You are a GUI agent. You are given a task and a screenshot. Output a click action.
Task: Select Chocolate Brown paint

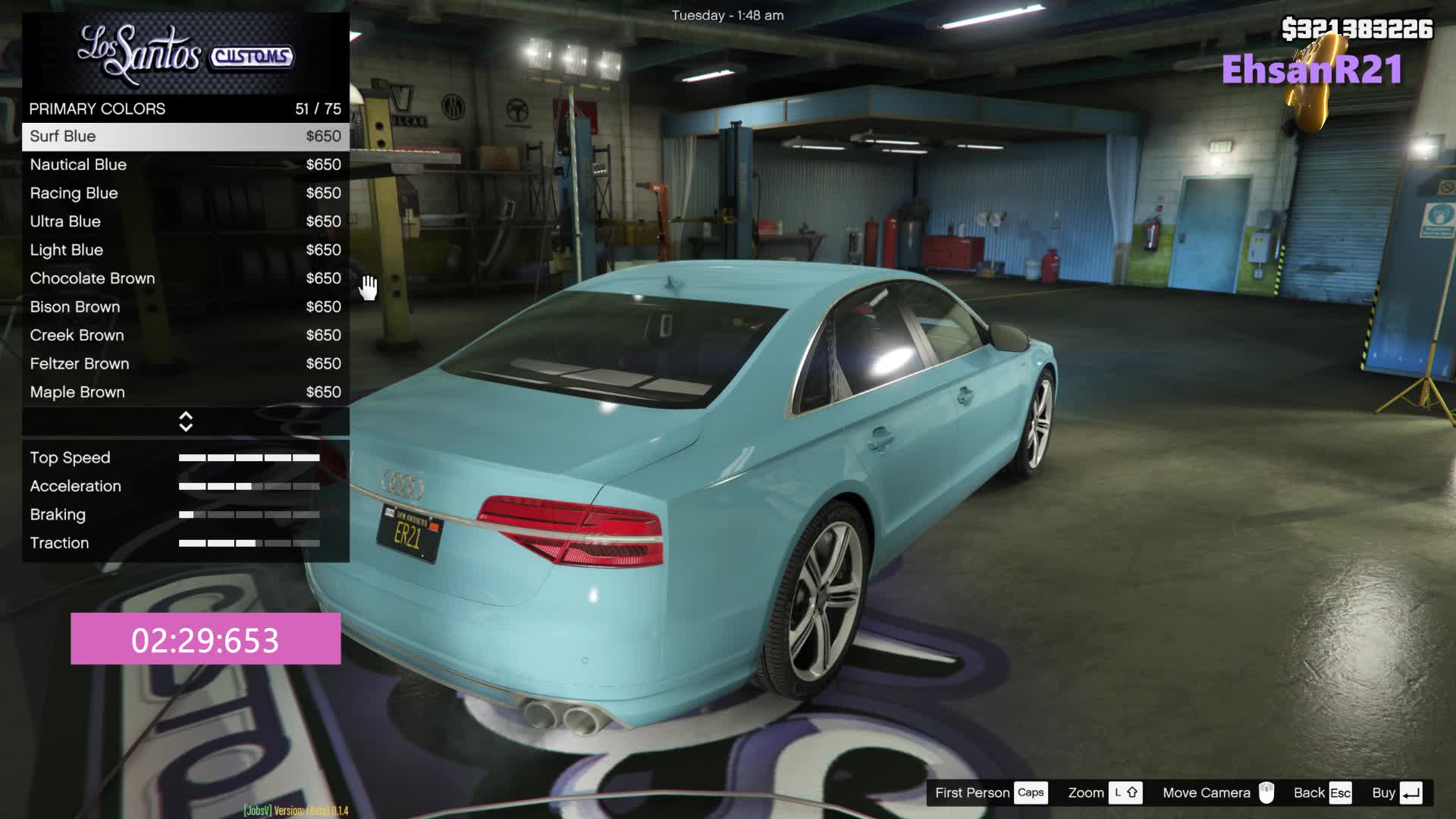pyautogui.click(x=185, y=278)
